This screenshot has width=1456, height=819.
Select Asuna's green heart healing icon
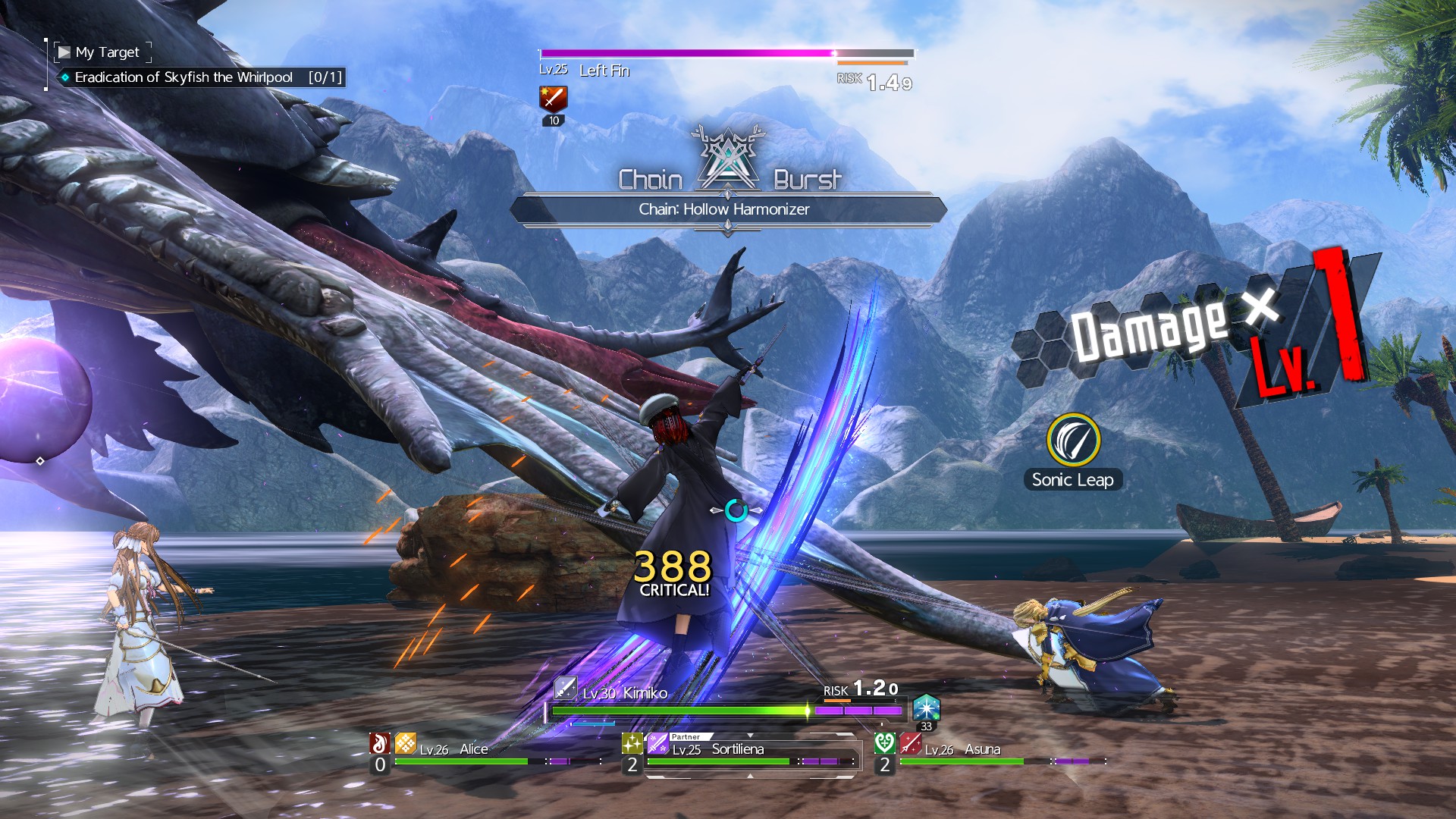[884, 743]
